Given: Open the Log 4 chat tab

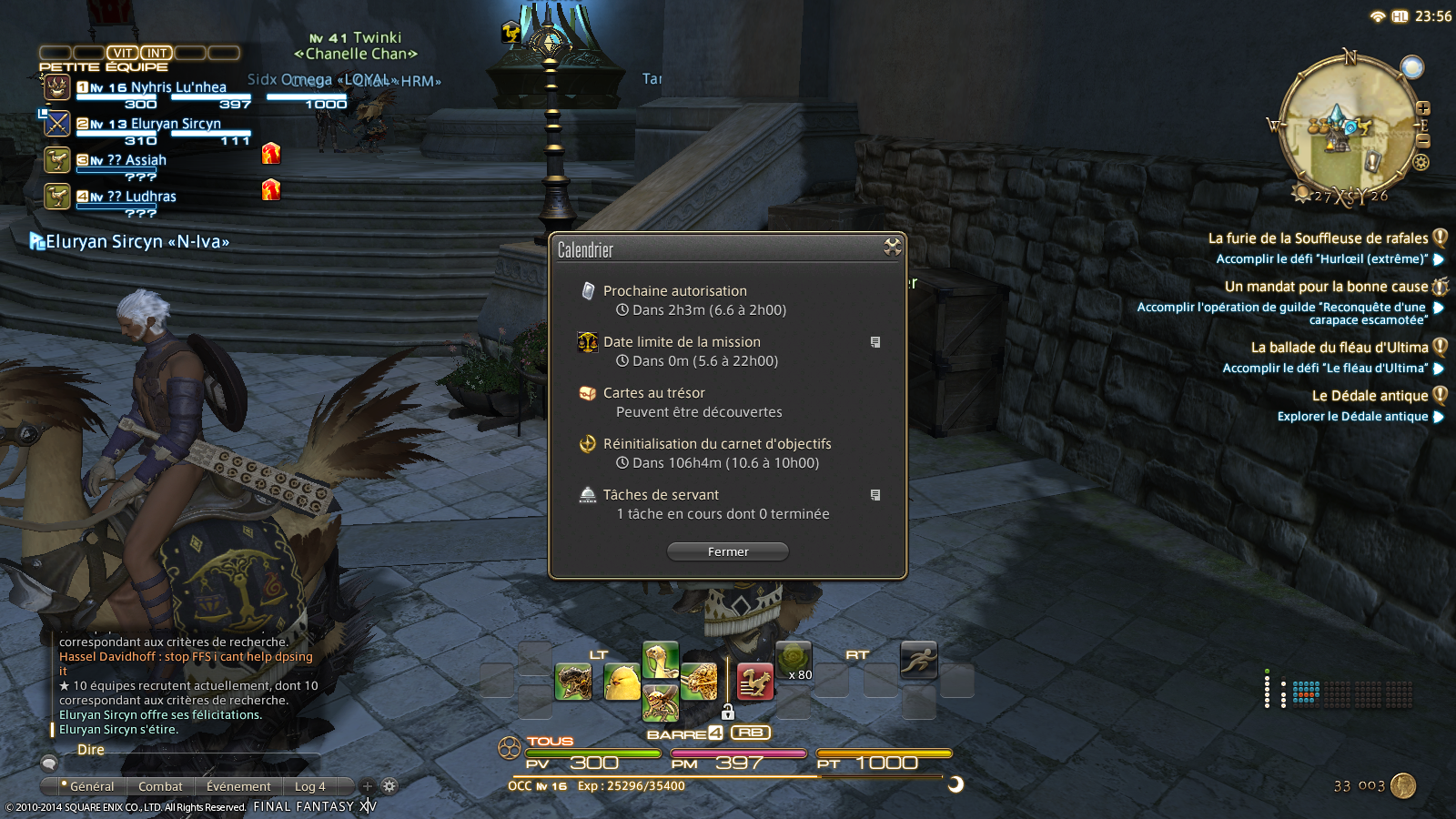Looking at the screenshot, I should 309,786.
